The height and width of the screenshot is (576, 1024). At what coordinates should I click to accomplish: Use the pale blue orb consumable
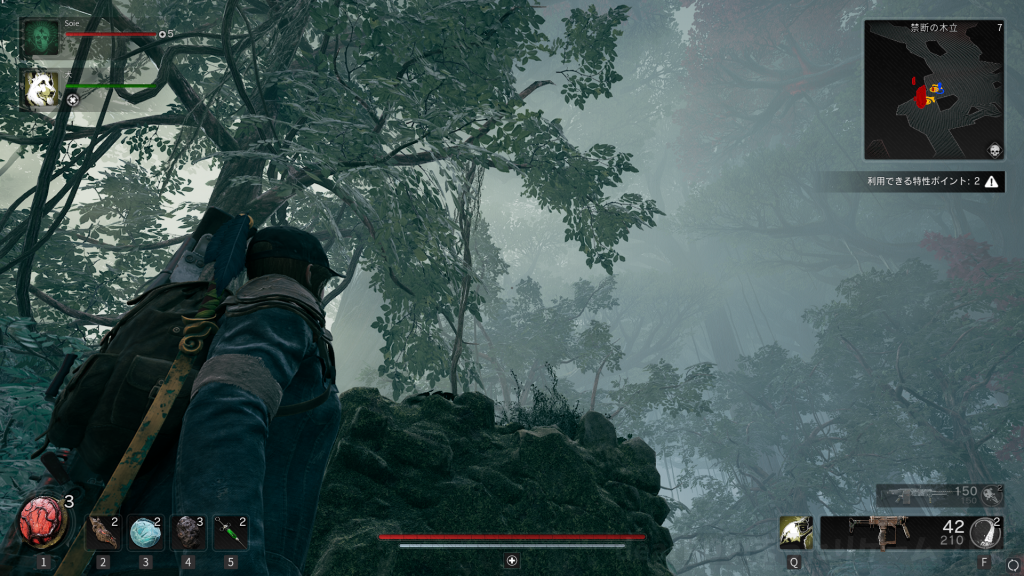point(145,533)
